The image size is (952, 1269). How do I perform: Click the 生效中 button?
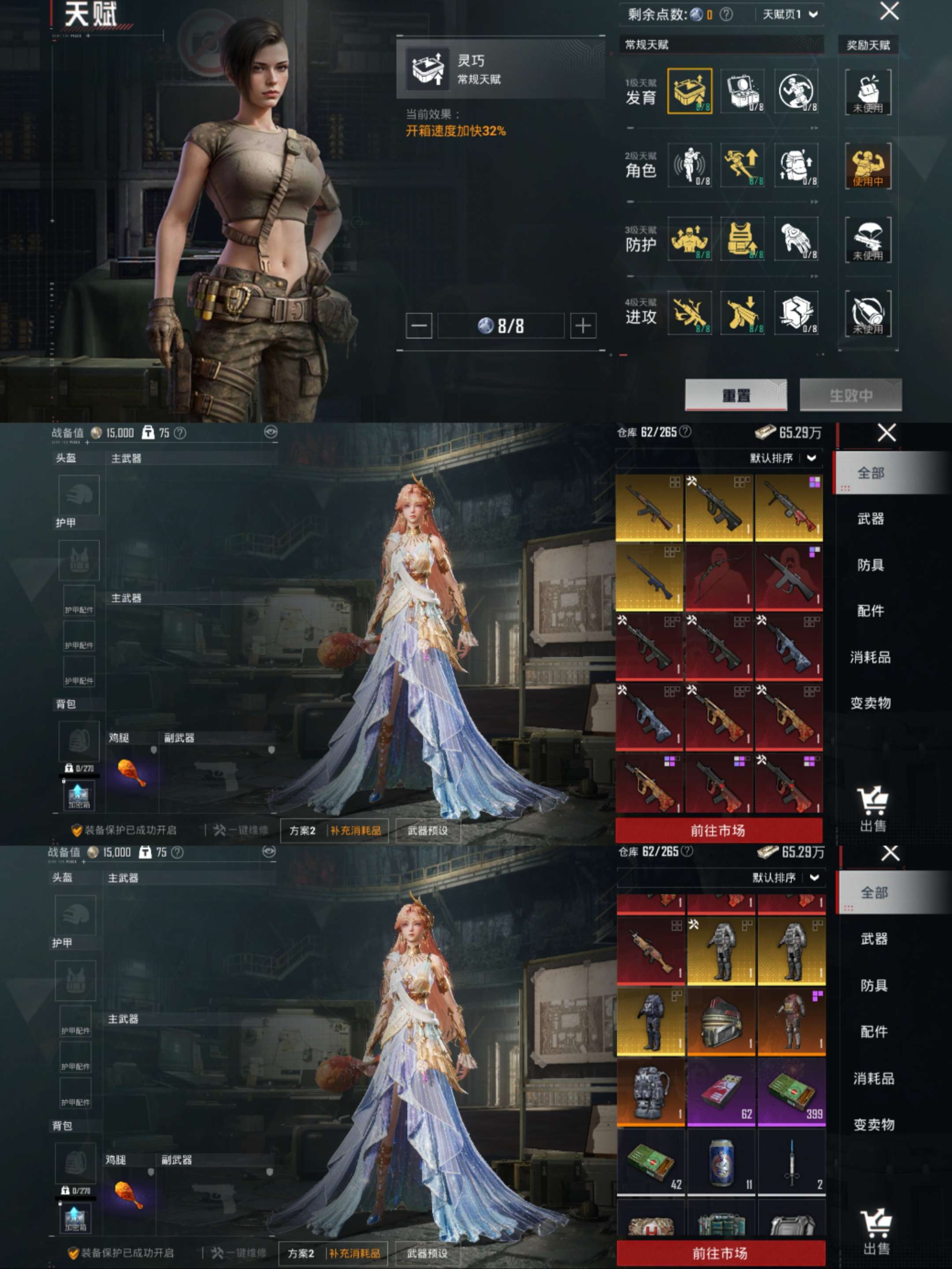coord(851,394)
